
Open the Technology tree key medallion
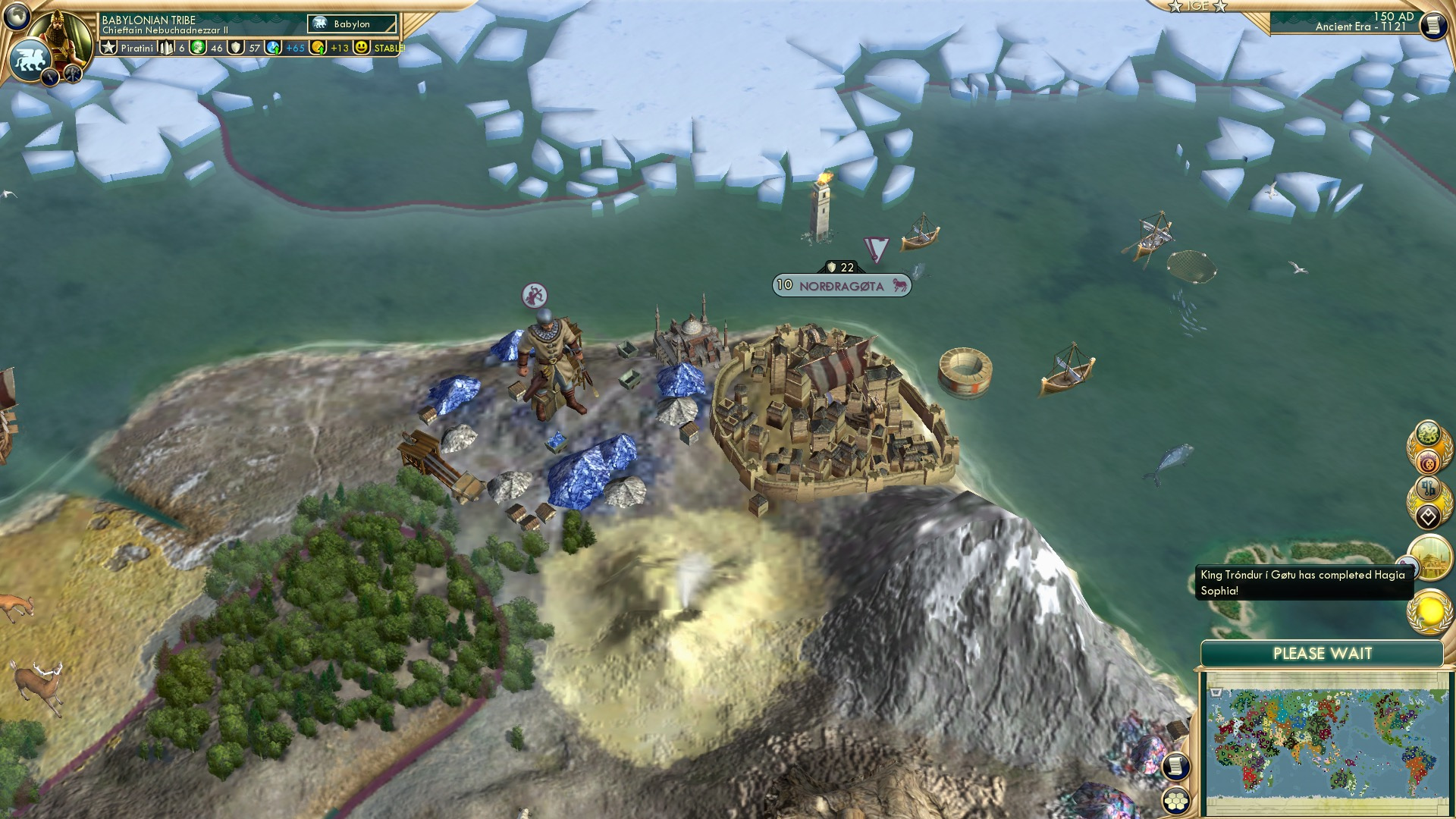point(1426,487)
